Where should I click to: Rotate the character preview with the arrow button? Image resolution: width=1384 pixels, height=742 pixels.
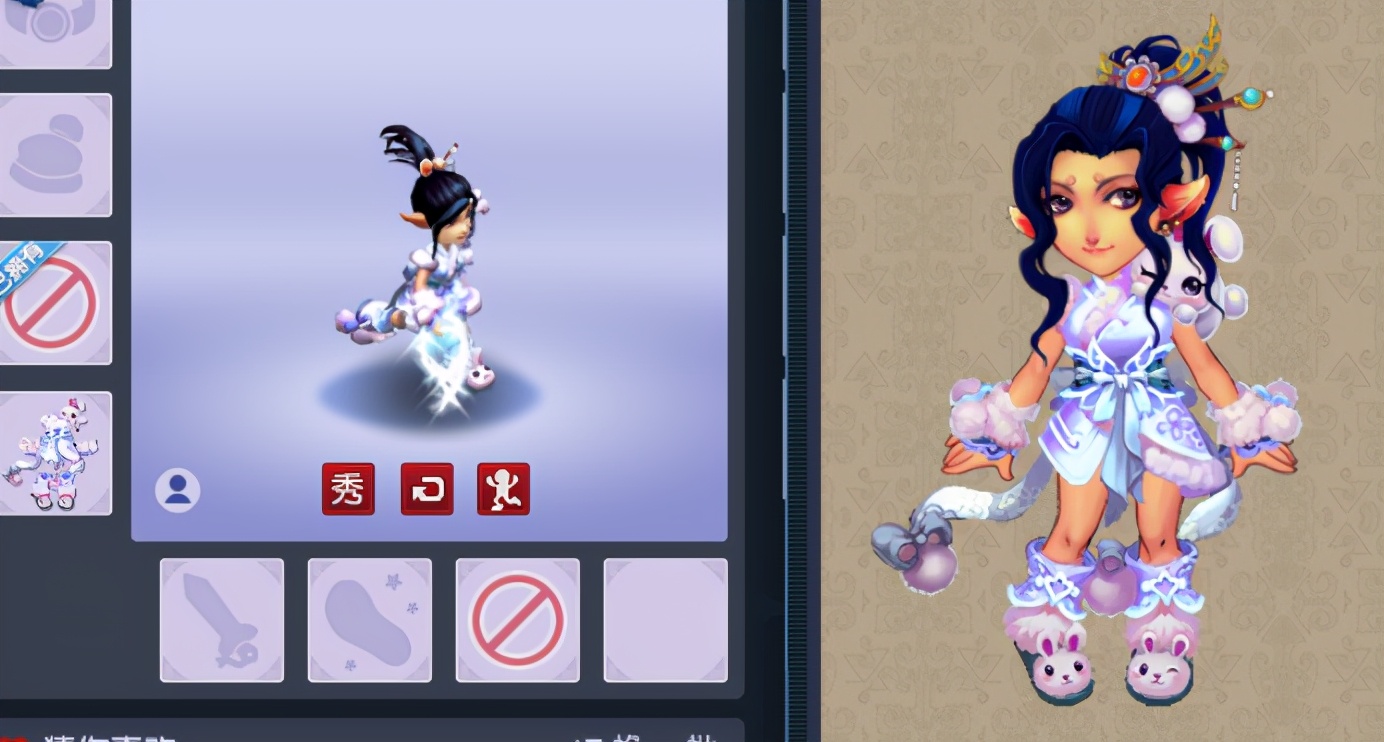427,489
